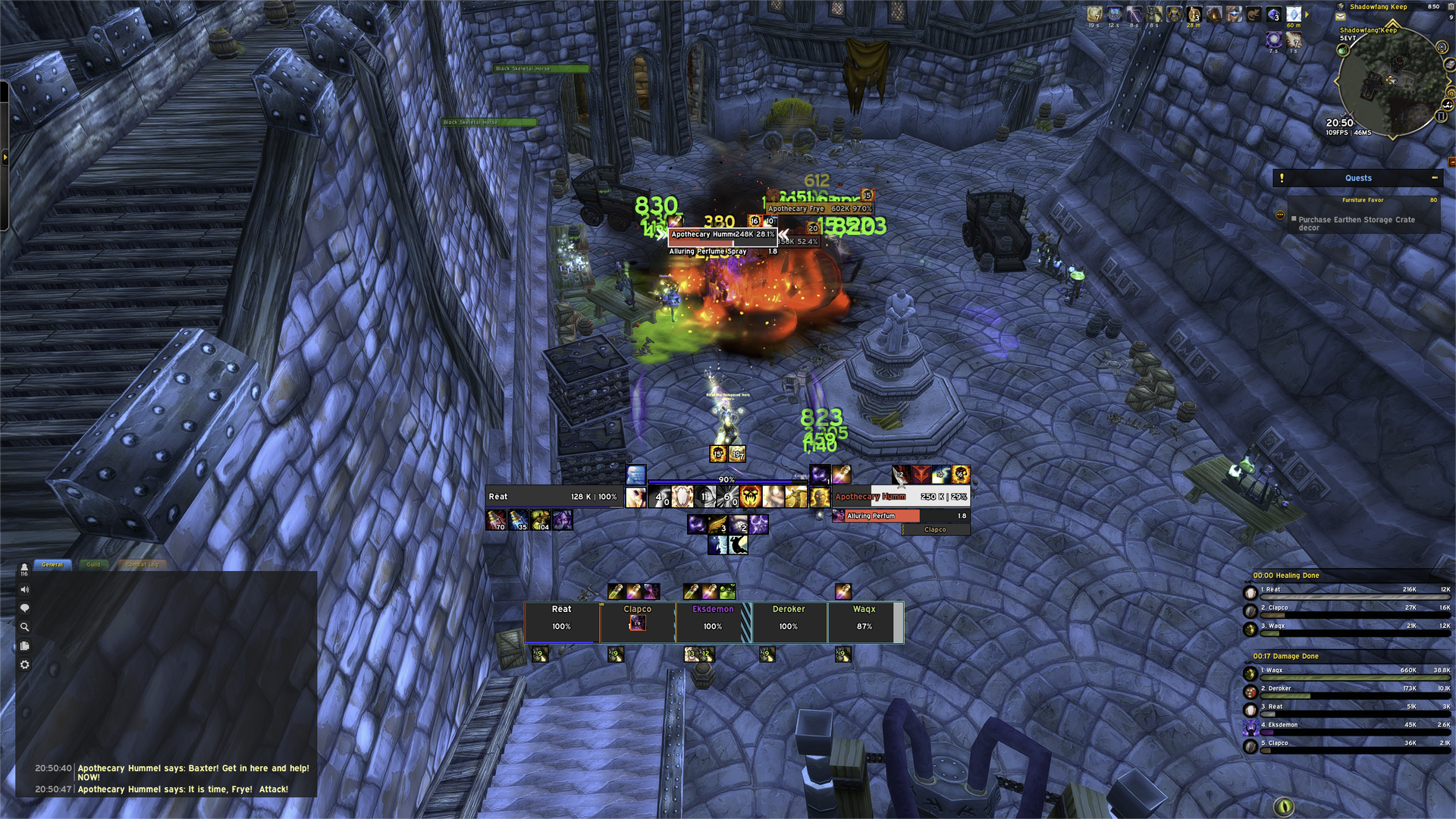Image resolution: width=1456 pixels, height=819 pixels.
Task: Click the Apothecary Humm target frame
Action: click(900, 497)
